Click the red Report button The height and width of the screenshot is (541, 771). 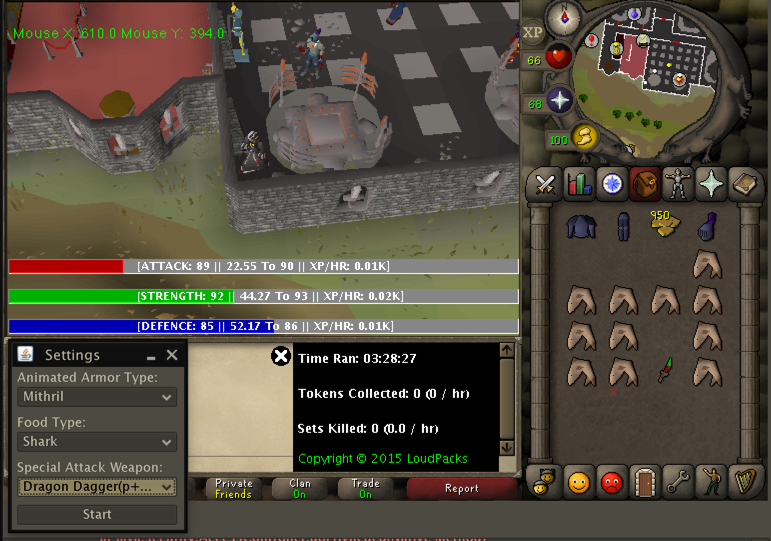point(461,489)
